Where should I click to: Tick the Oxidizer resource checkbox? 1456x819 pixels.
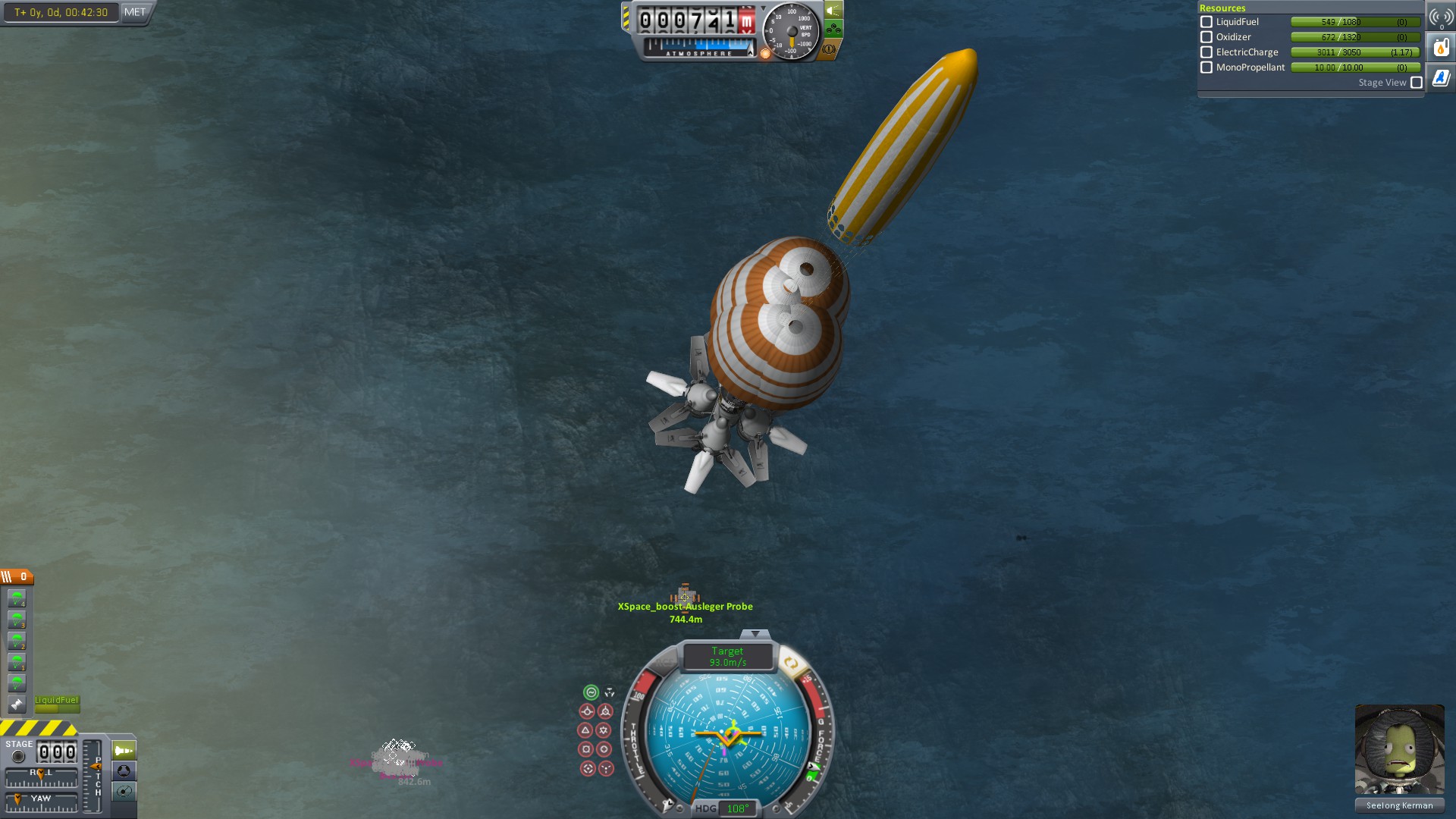tap(1207, 37)
